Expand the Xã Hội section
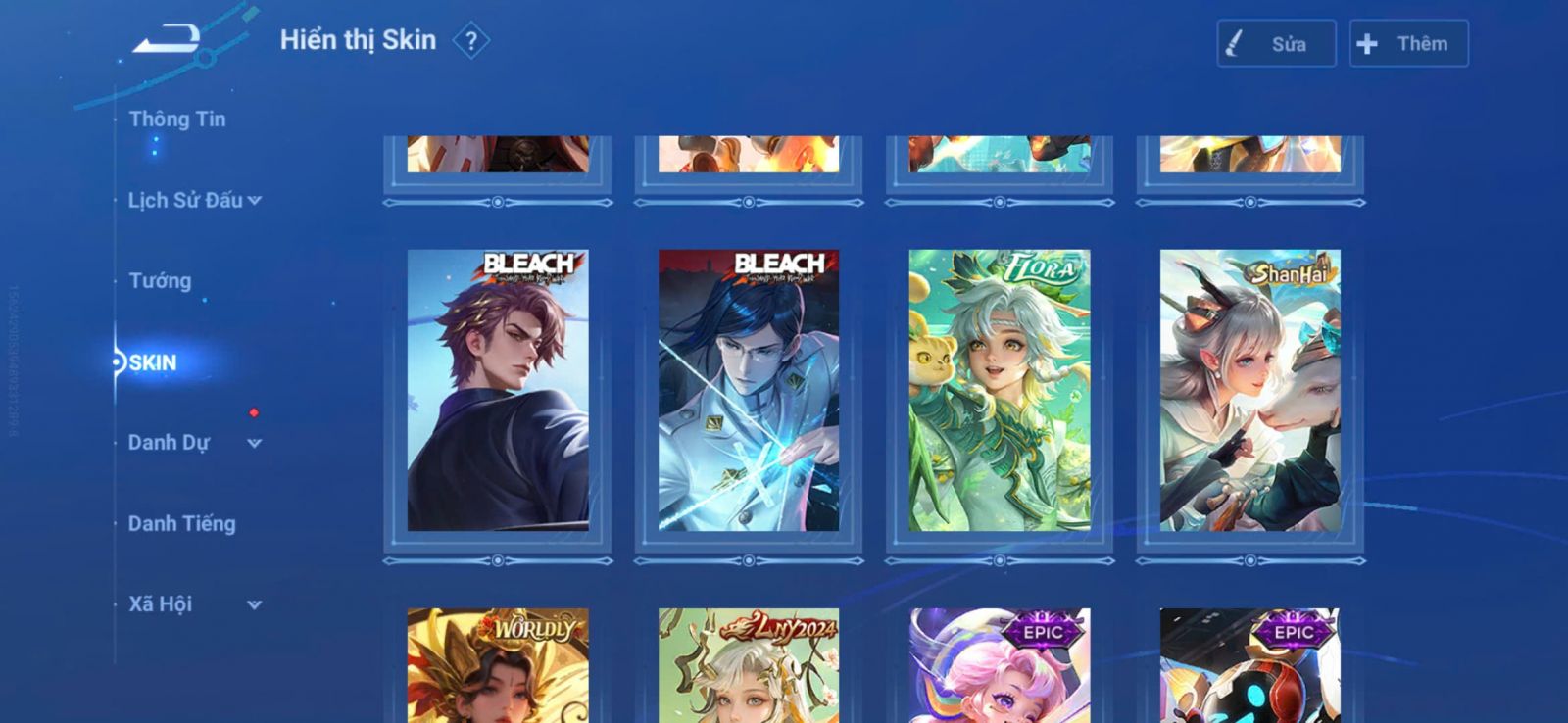The height and width of the screenshot is (723, 1568). click(194, 604)
